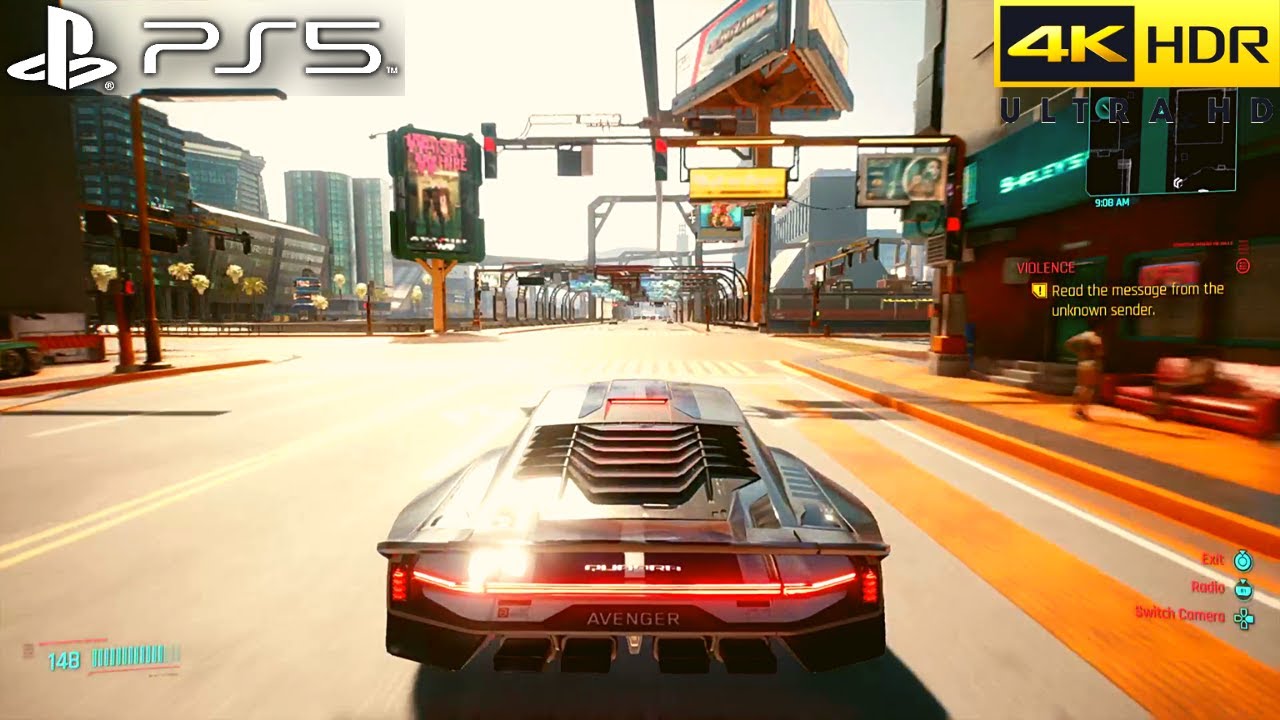This screenshot has height=720, width=1280.
Task: Click the 'Read the message' objective text
Action: click(x=1137, y=299)
